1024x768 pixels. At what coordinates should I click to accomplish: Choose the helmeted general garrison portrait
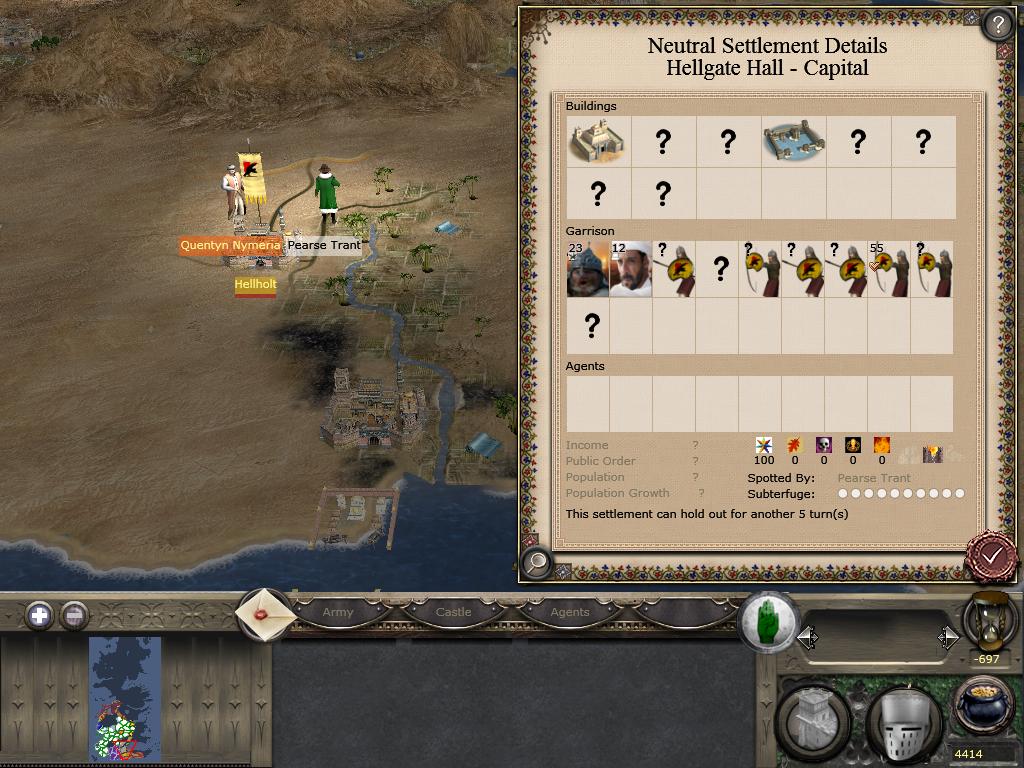click(x=587, y=269)
